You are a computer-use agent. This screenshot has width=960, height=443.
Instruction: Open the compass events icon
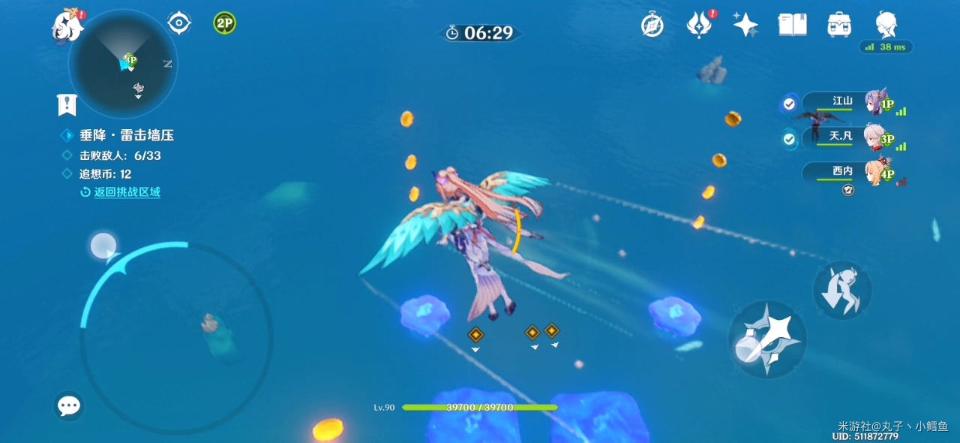652,26
